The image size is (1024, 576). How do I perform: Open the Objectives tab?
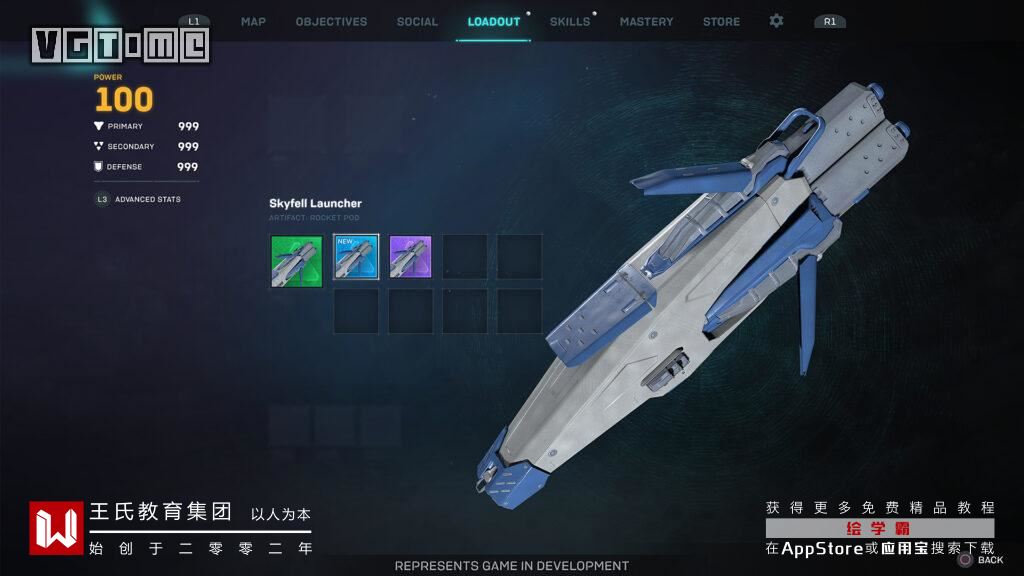[331, 21]
